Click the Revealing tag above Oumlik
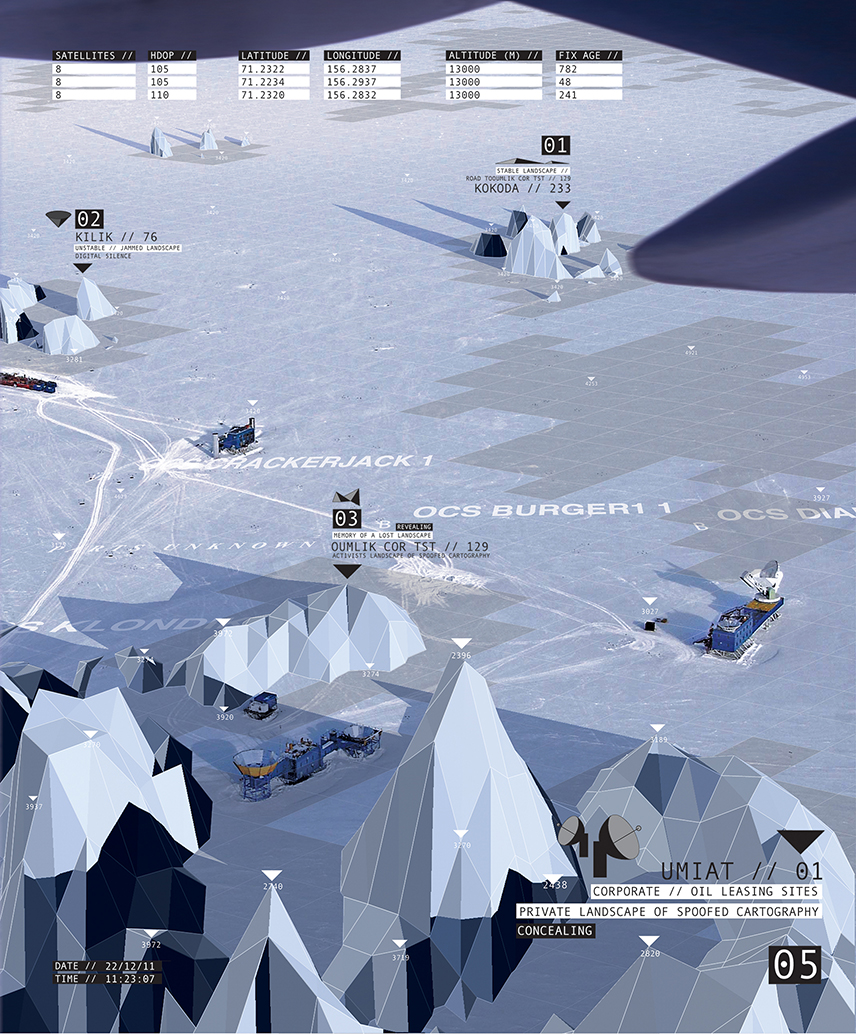 pos(413,525)
